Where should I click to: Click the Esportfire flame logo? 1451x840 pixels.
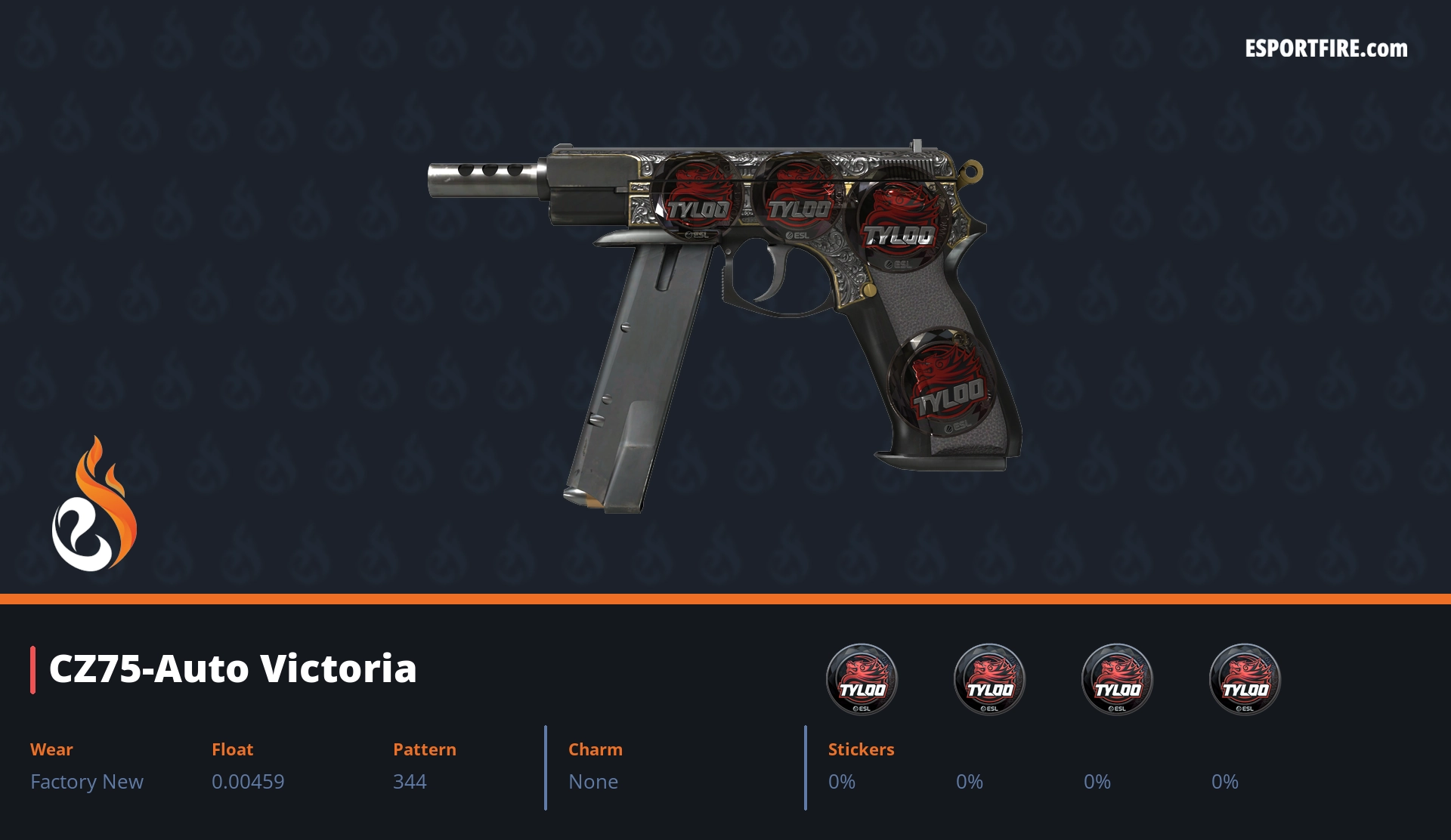point(94,504)
